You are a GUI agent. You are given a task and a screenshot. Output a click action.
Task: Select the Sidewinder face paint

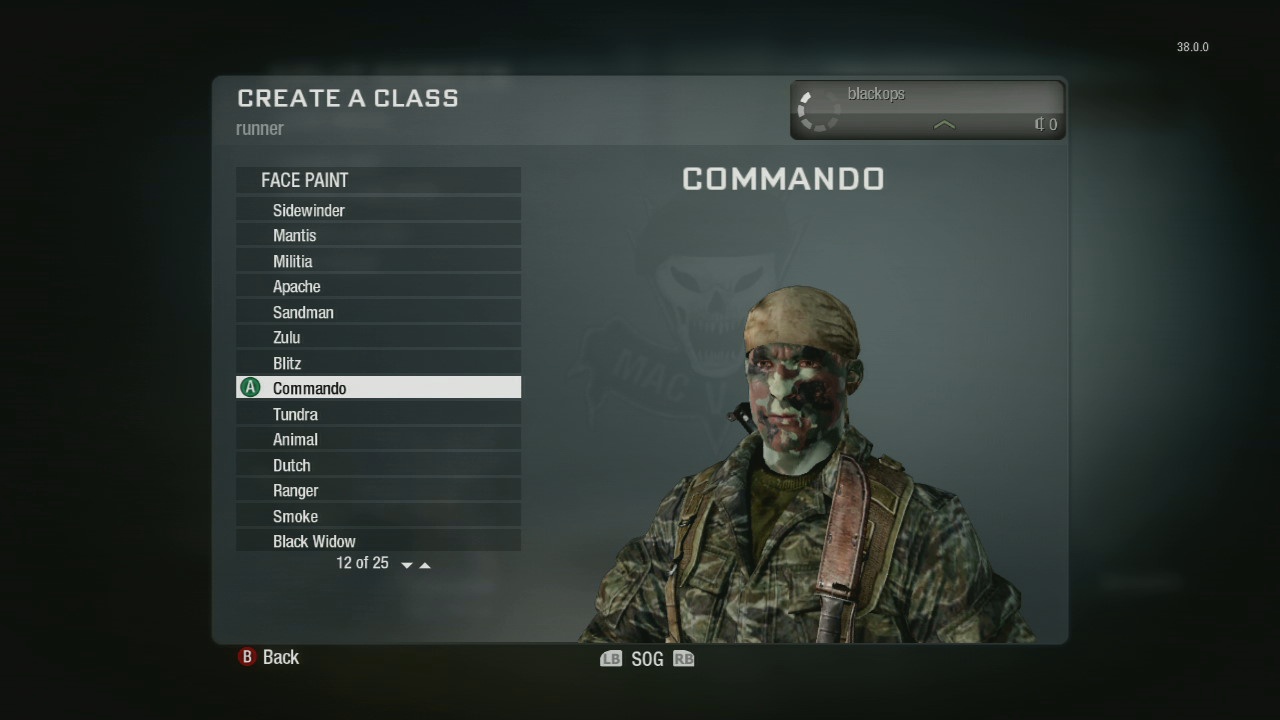coord(310,210)
